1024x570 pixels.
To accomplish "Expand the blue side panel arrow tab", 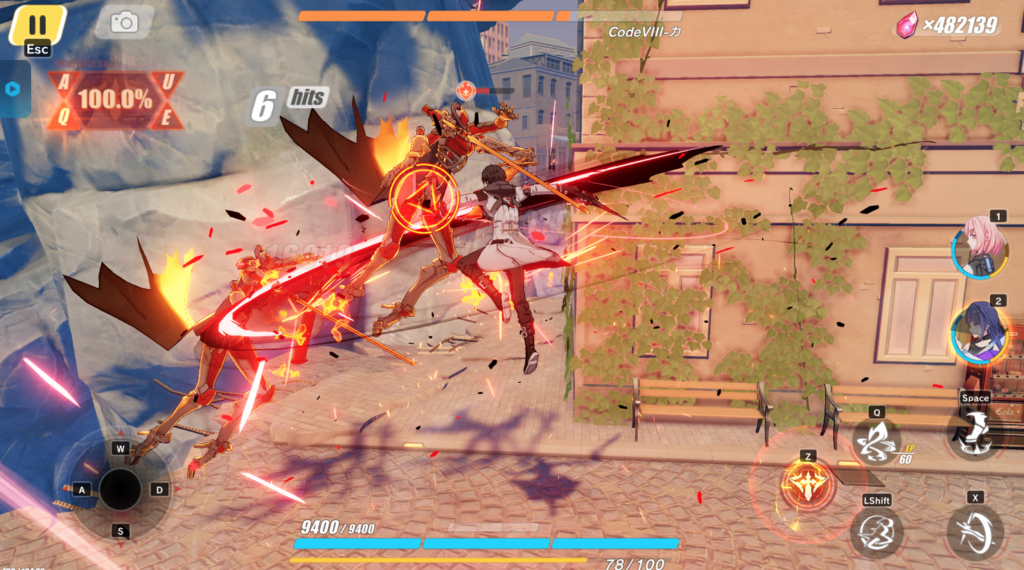I will point(12,88).
